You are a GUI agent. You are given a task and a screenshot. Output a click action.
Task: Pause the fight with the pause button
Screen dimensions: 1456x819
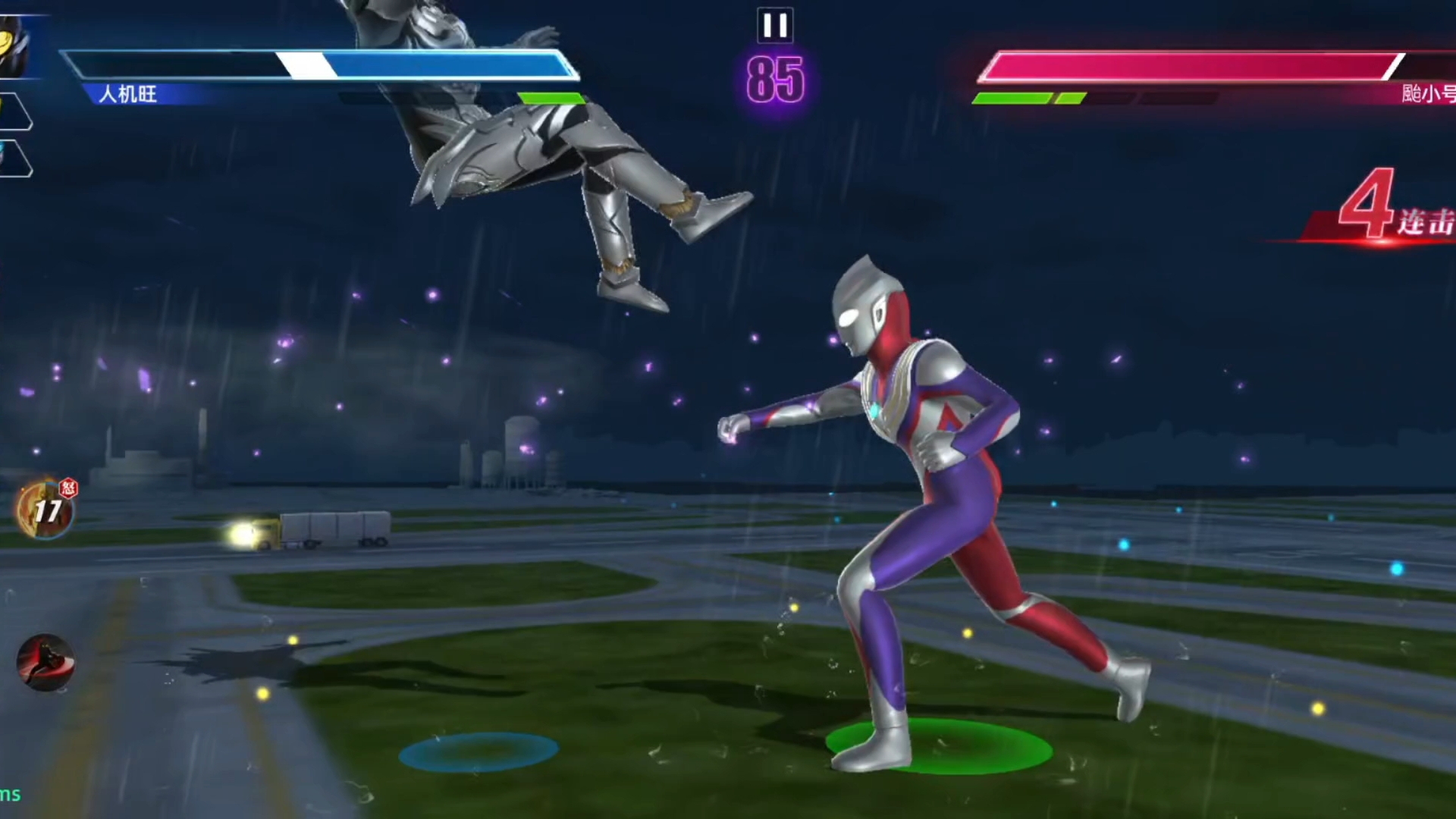(774, 26)
